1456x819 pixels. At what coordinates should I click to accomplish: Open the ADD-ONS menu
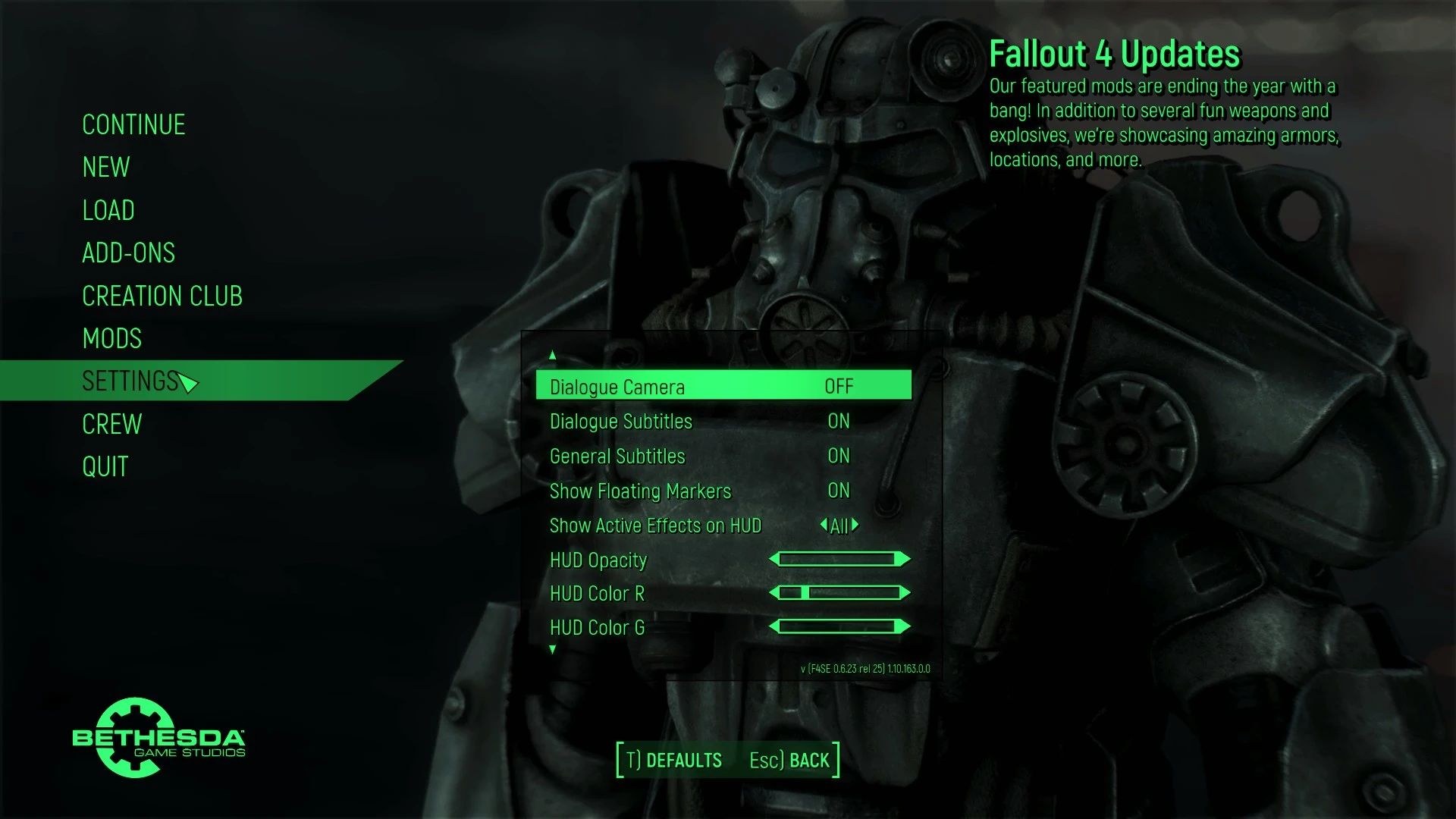click(129, 253)
